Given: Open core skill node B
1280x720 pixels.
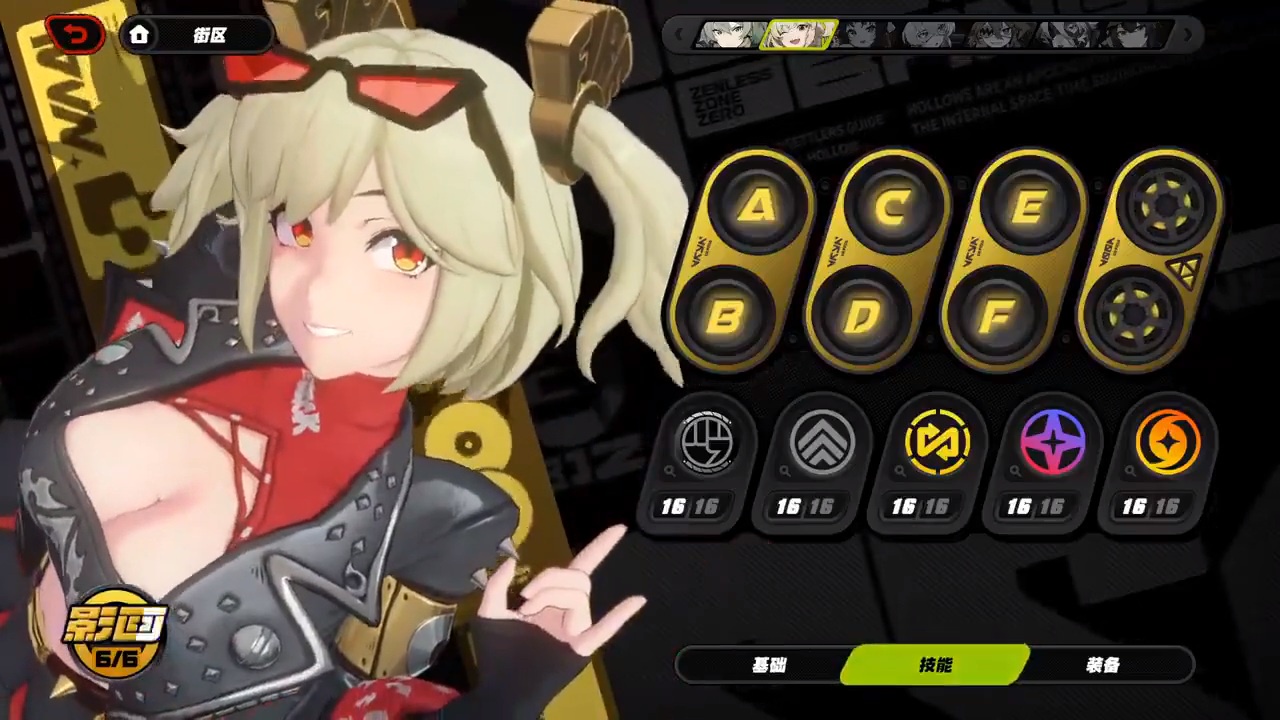Looking at the screenshot, I should pos(728,318).
